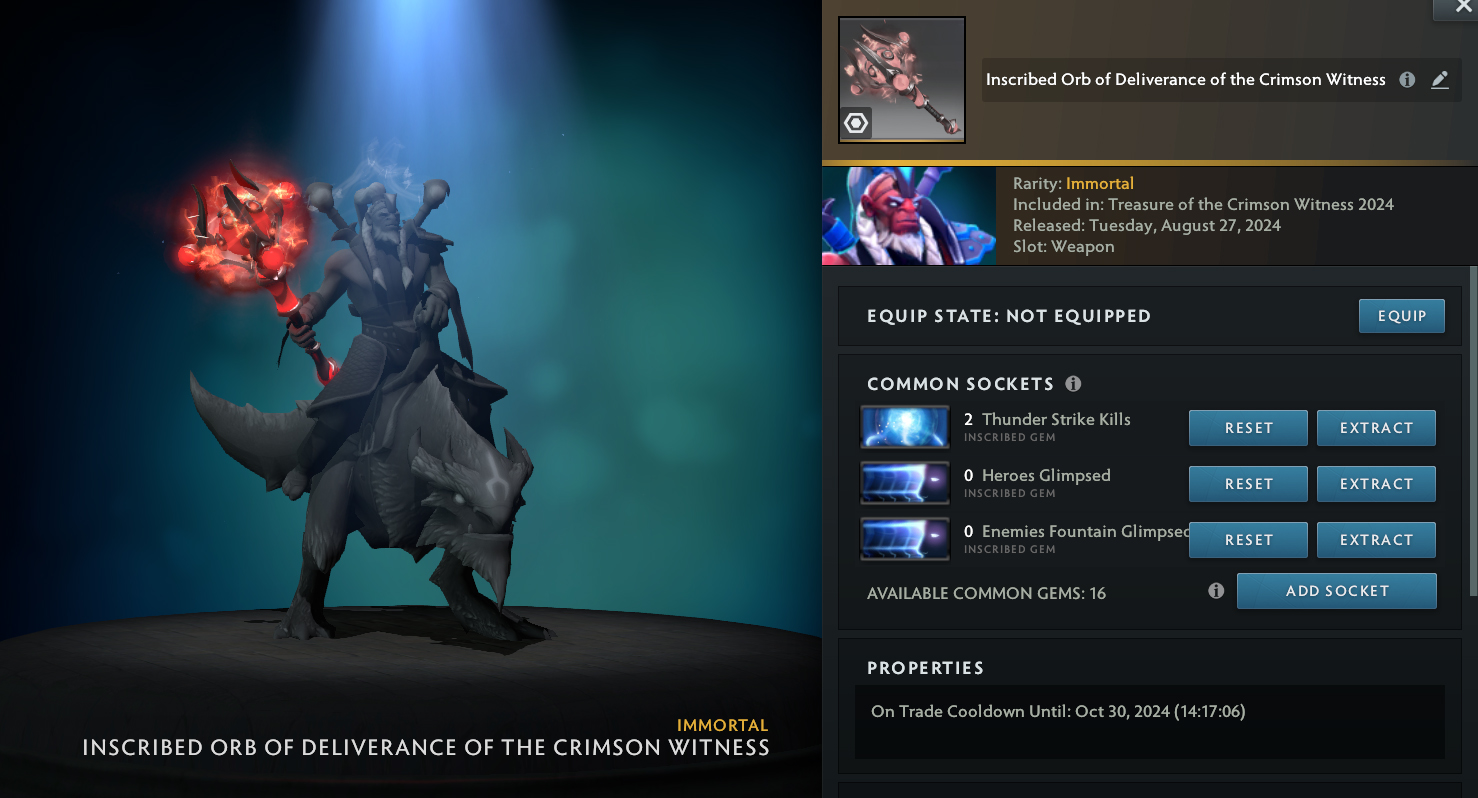Click the info icon beside Add Socket

[x=1216, y=591]
